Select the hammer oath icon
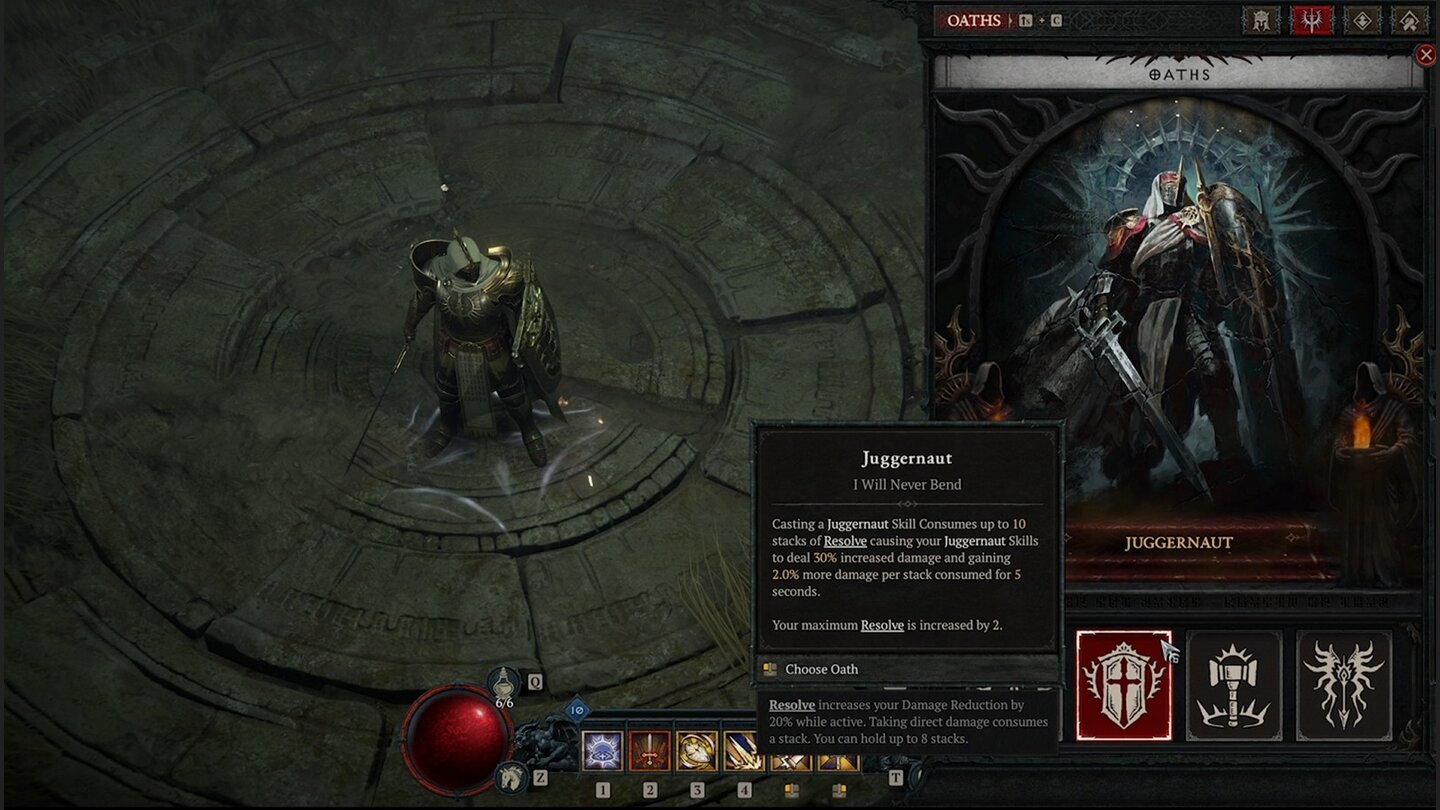This screenshot has height=810, width=1440. coord(1233,686)
